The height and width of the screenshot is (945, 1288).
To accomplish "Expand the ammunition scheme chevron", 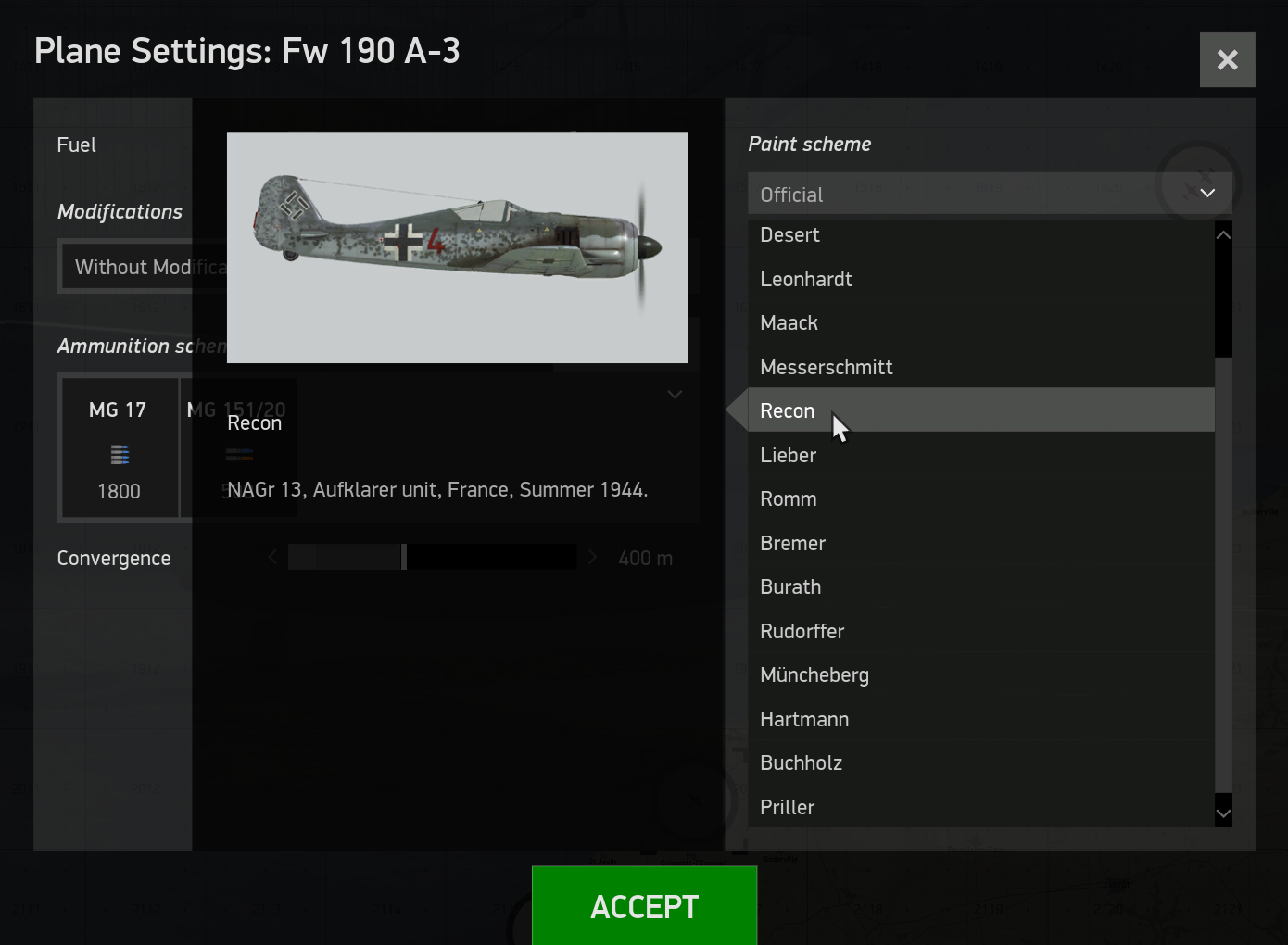I will 675,394.
